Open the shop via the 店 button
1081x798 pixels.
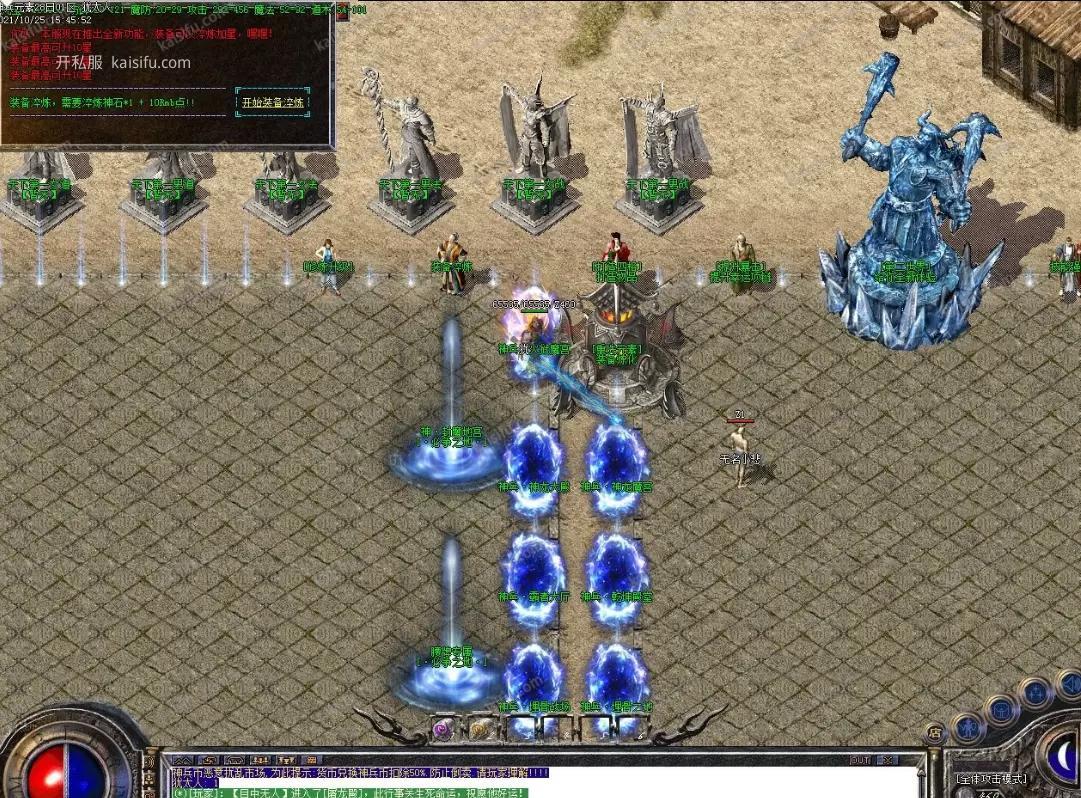click(935, 733)
